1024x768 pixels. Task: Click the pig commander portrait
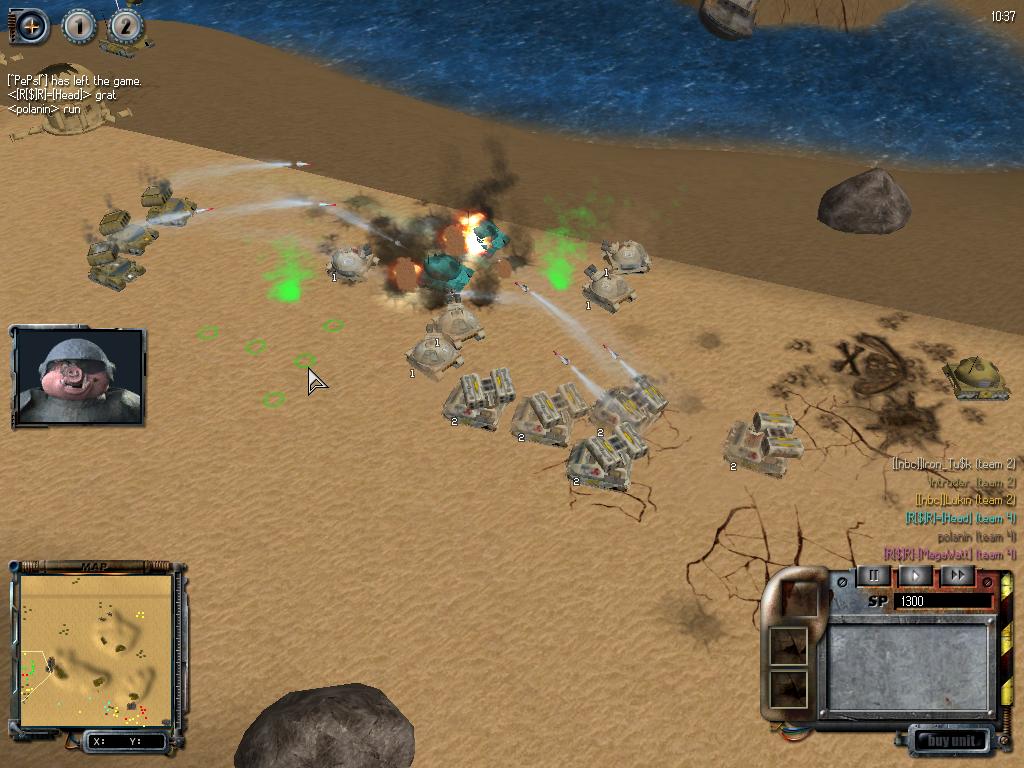click(x=79, y=375)
